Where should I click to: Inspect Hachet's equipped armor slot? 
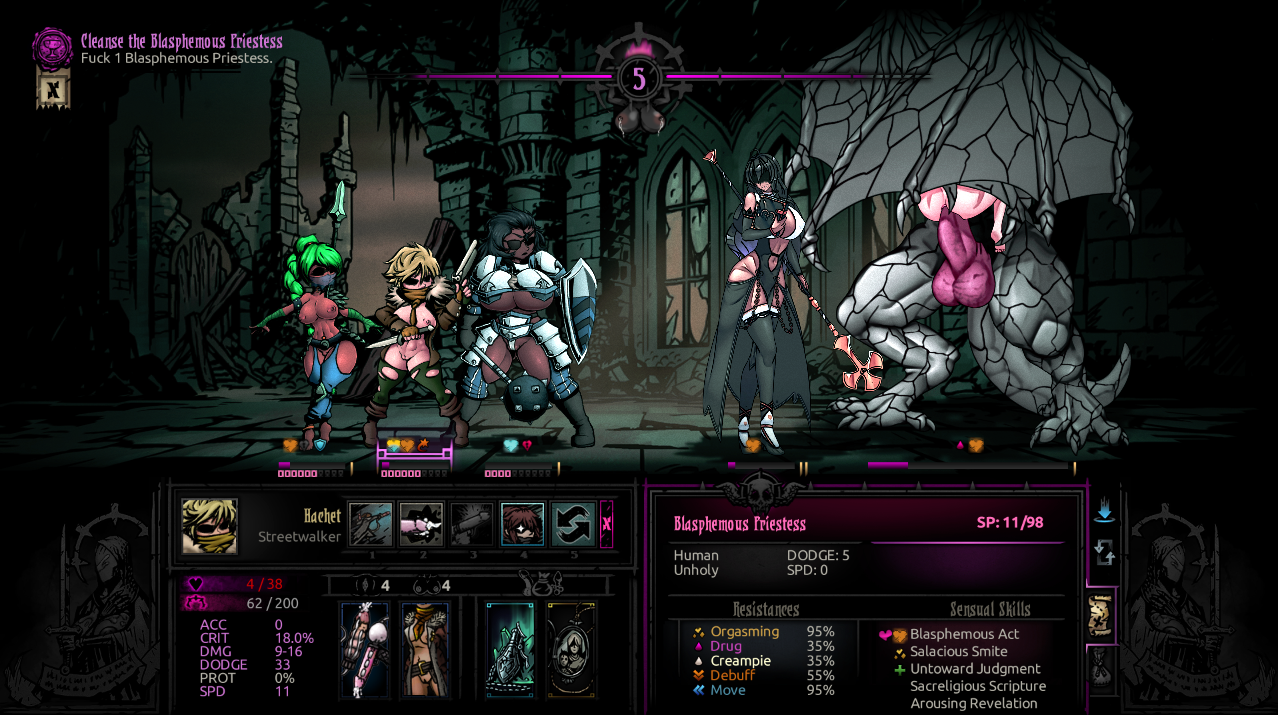(425, 649)
